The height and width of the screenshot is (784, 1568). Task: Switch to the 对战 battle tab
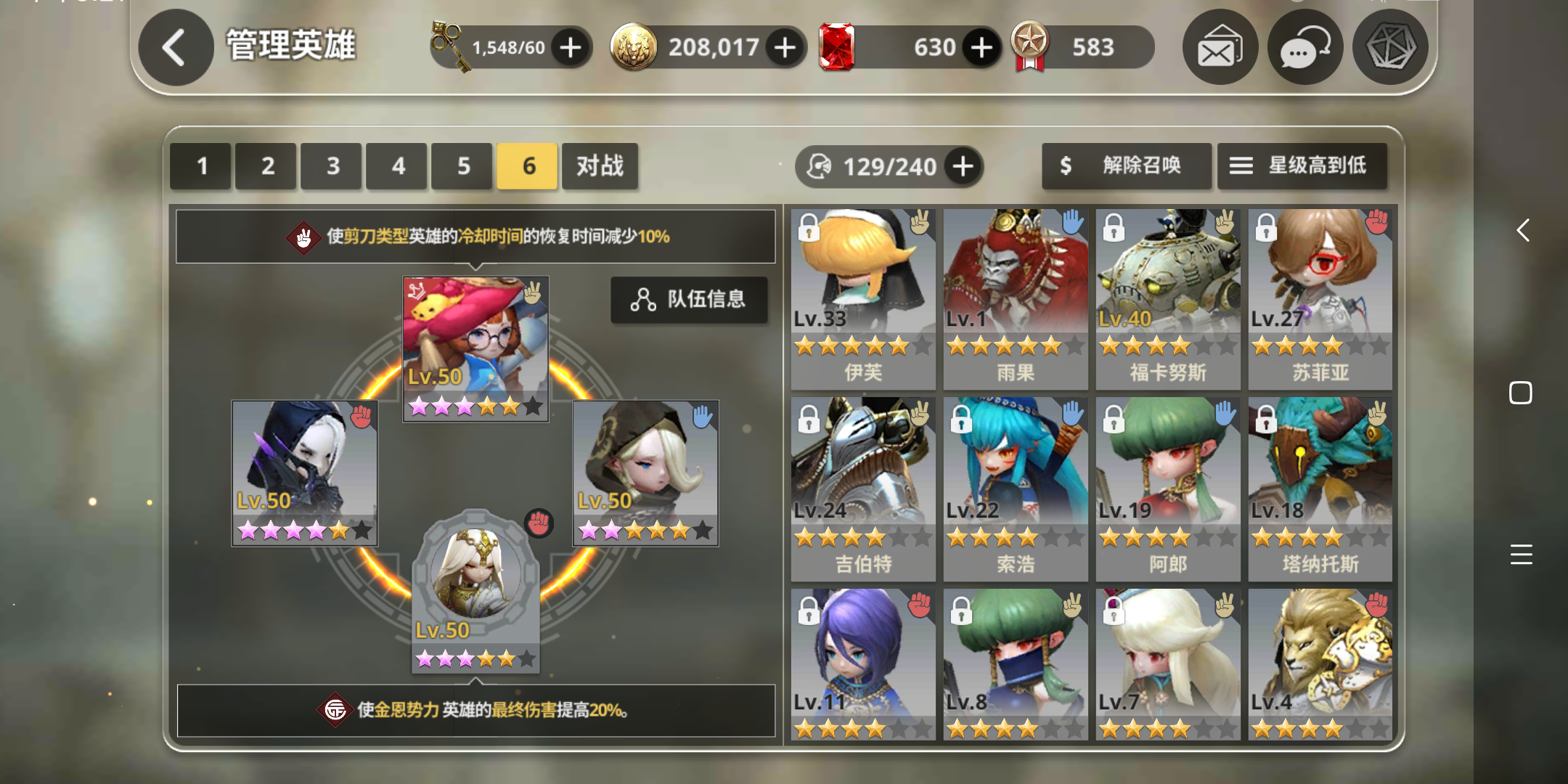[600, 166]
